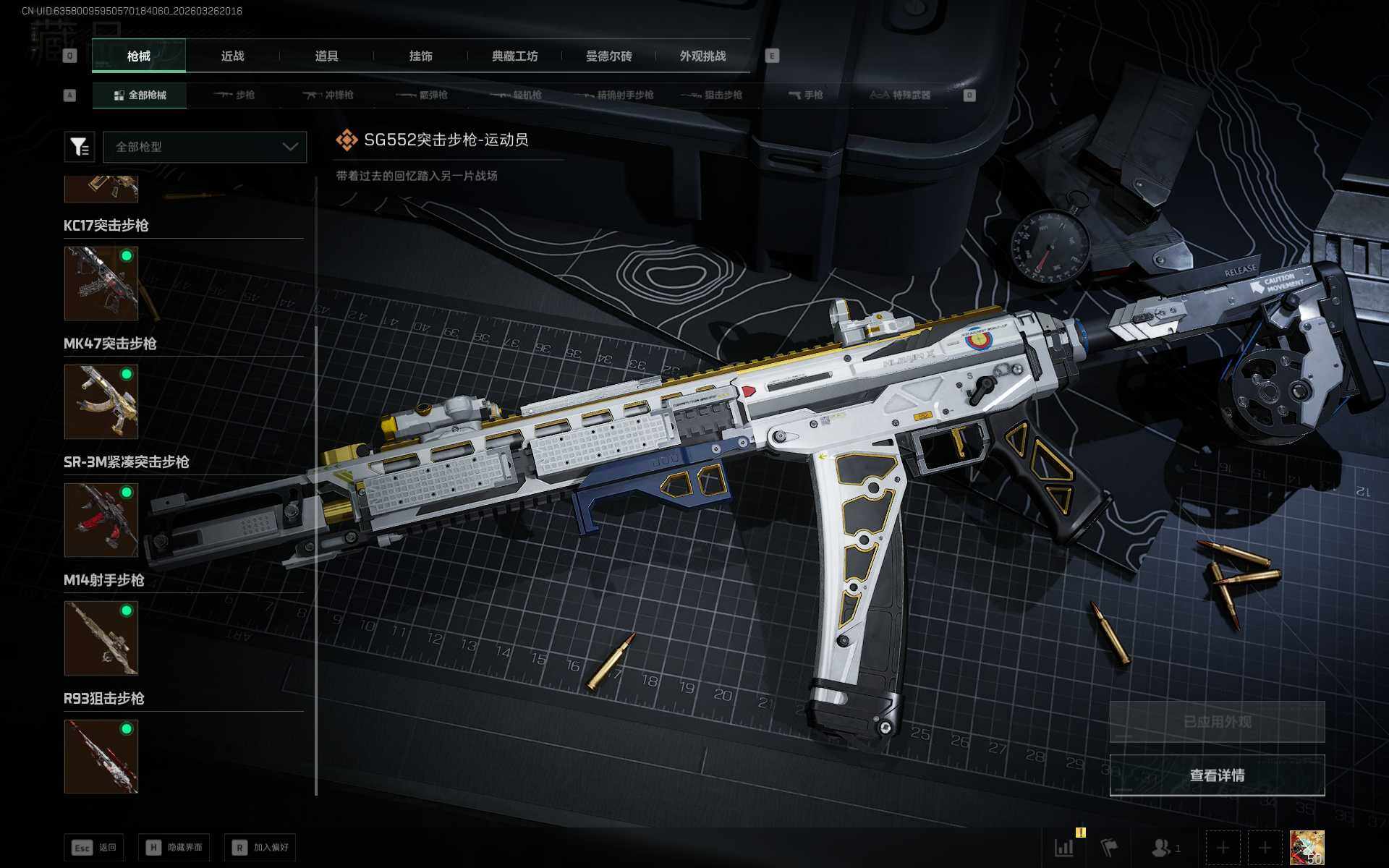1389x868 pixels.
Task: Click the 查看详情 view details button
Action: (1217, 775)
